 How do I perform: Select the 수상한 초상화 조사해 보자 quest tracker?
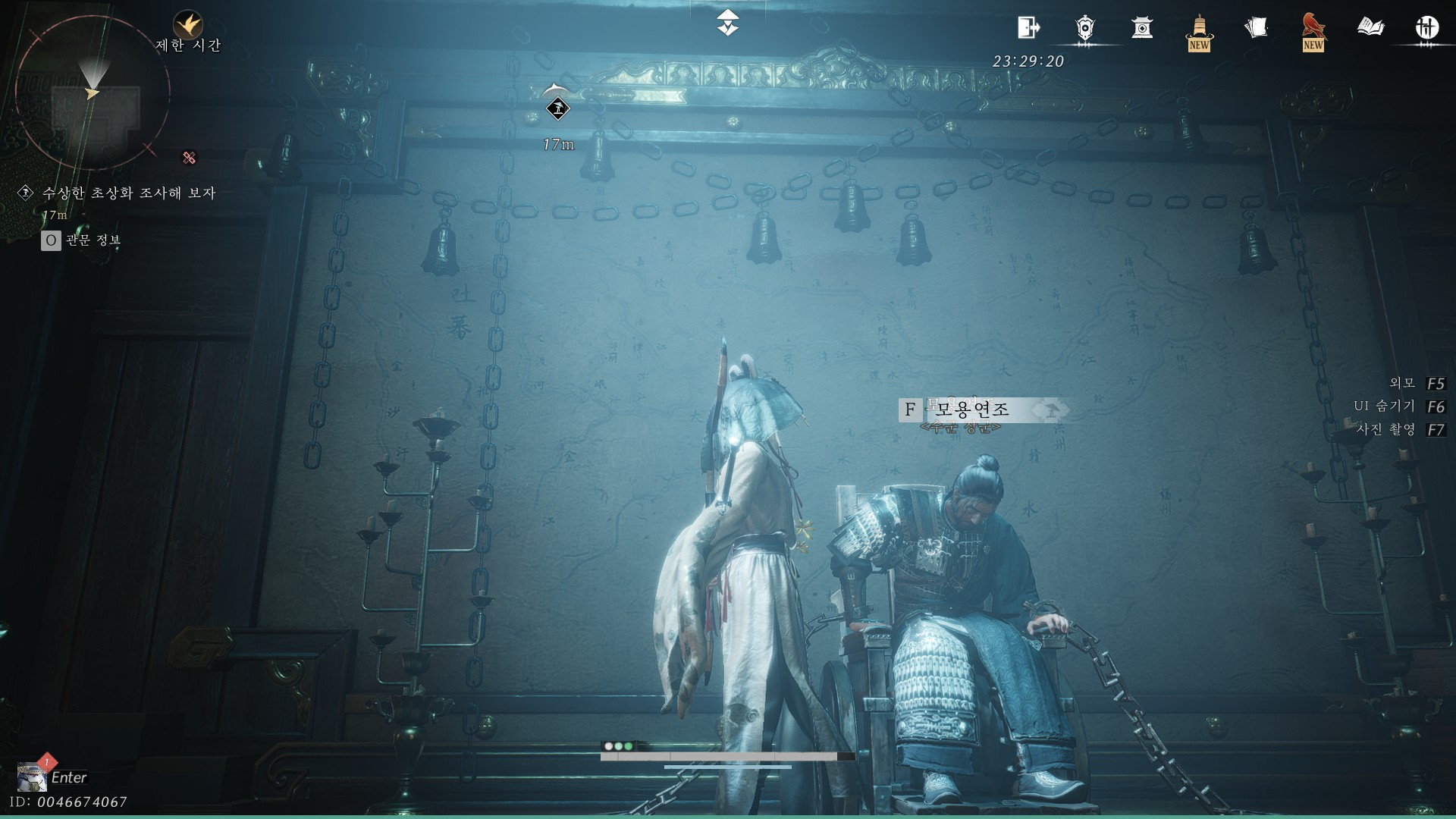129,193
